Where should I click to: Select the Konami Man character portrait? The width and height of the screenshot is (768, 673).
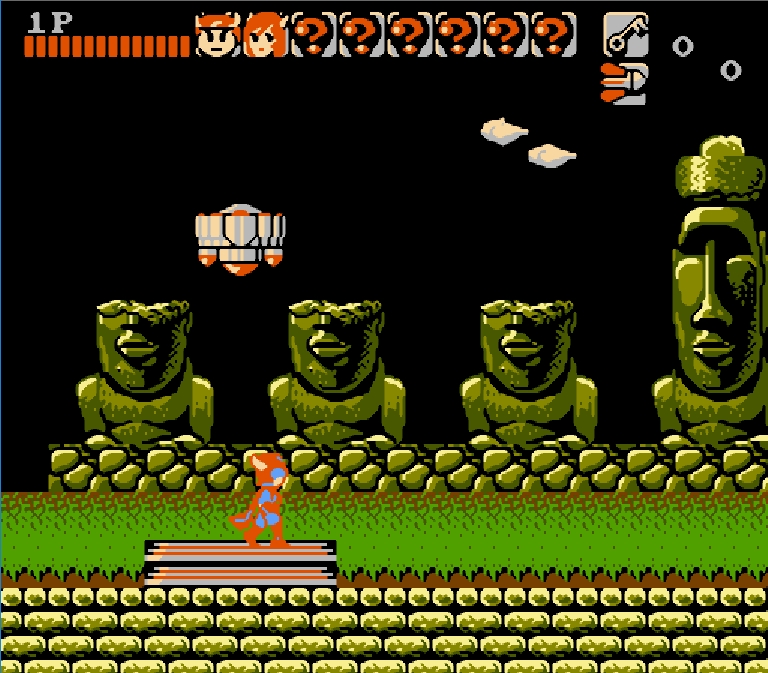216,35
